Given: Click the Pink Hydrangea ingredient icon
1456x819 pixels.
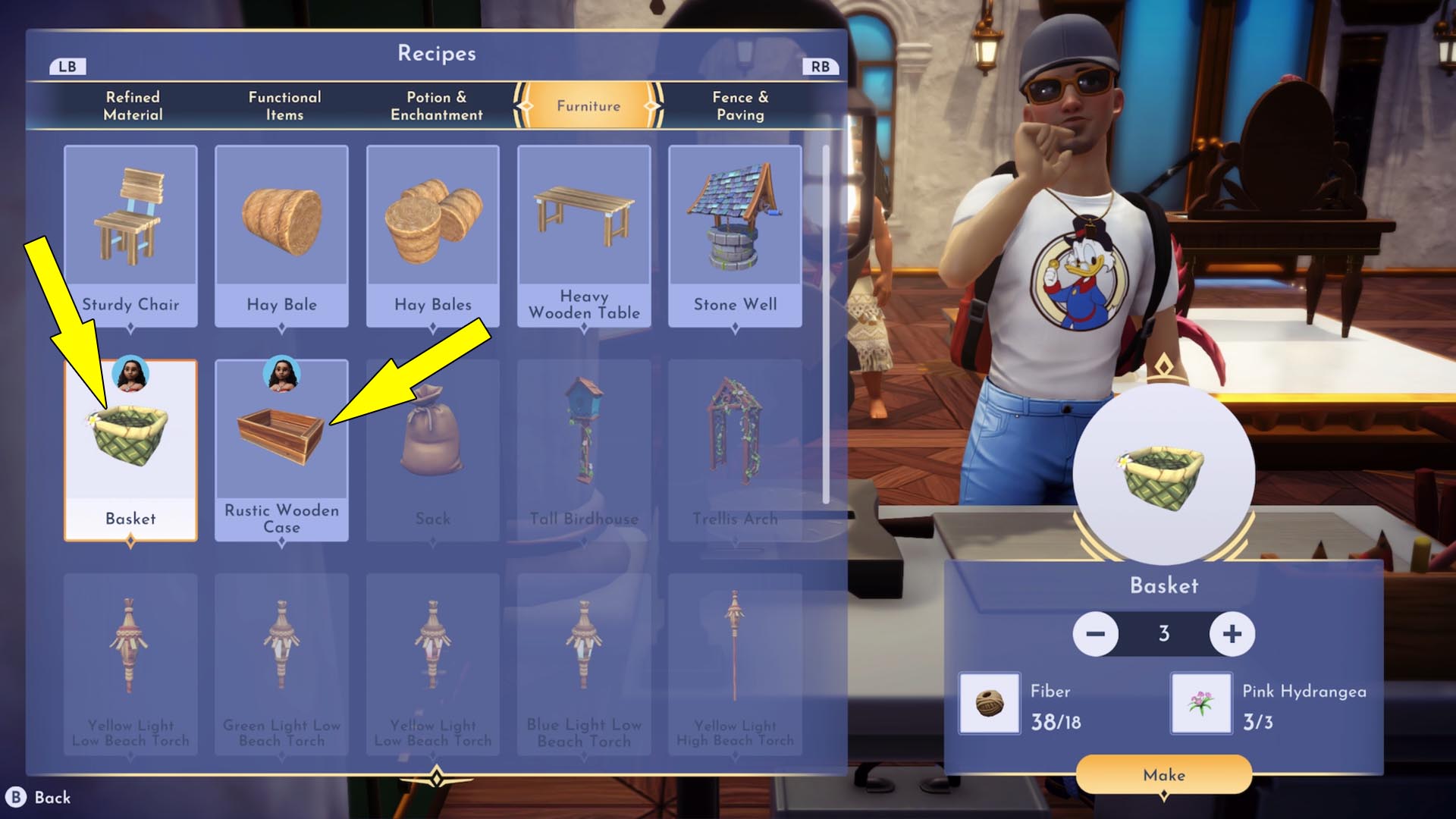Looking at the screenshot, I should pos(1200,704).
